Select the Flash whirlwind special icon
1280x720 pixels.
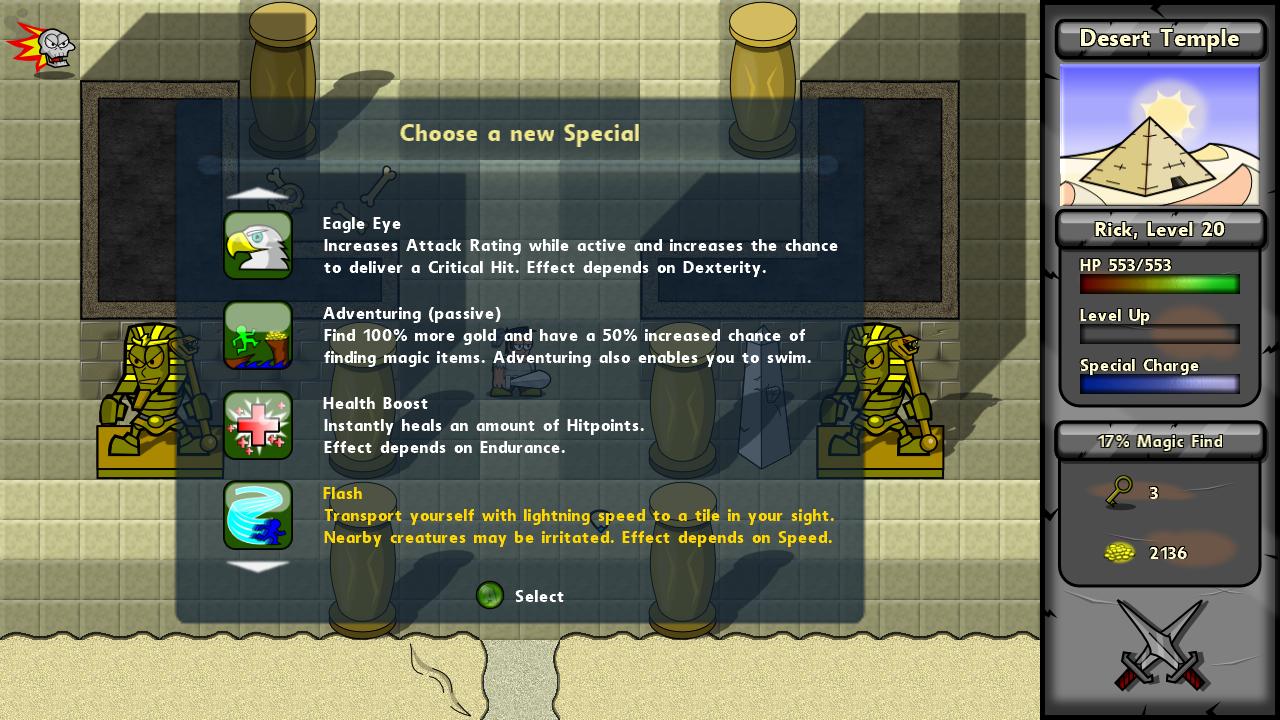tap(258, 516)
